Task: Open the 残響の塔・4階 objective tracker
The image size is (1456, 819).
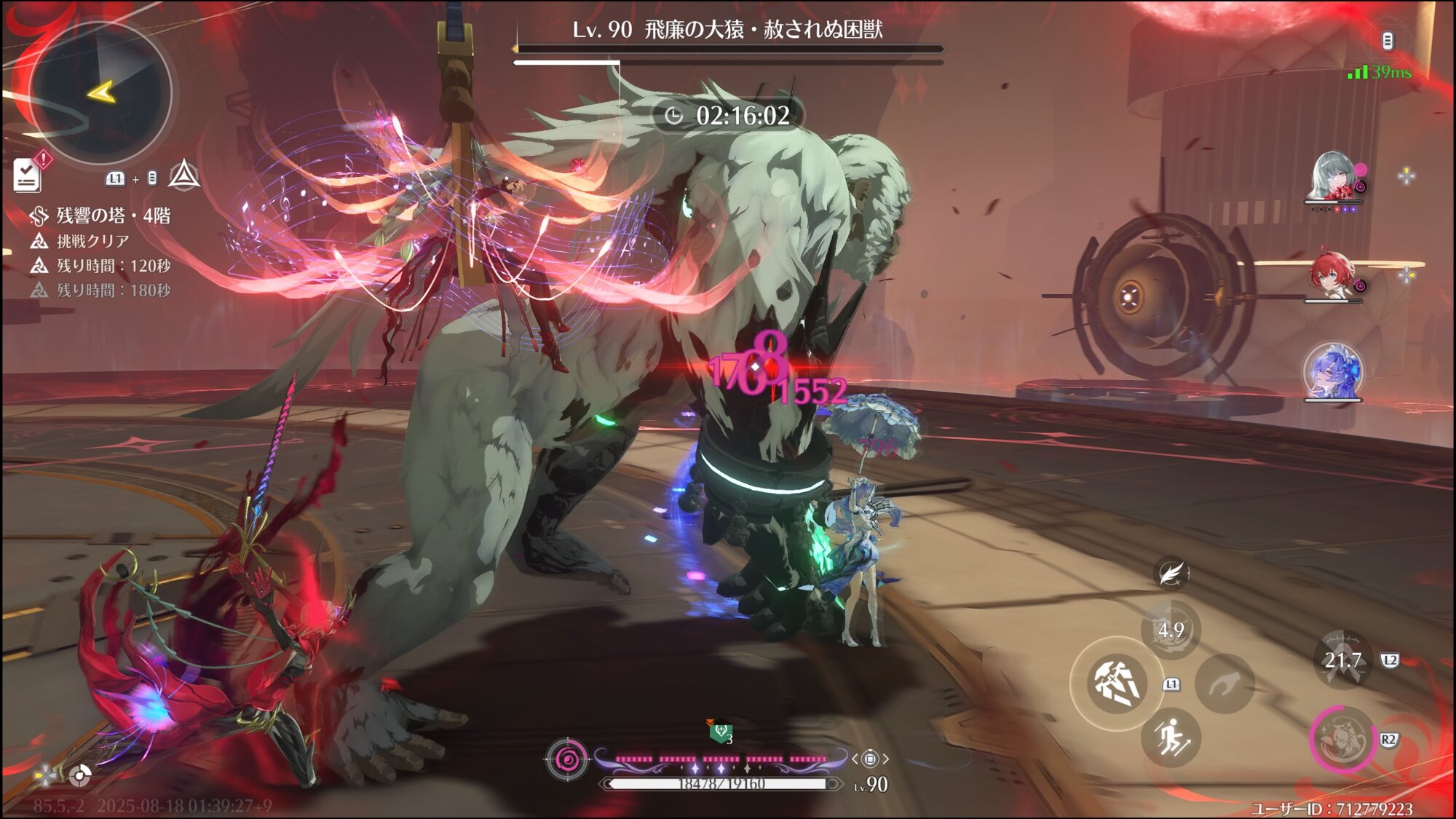Action: (113, 215)
